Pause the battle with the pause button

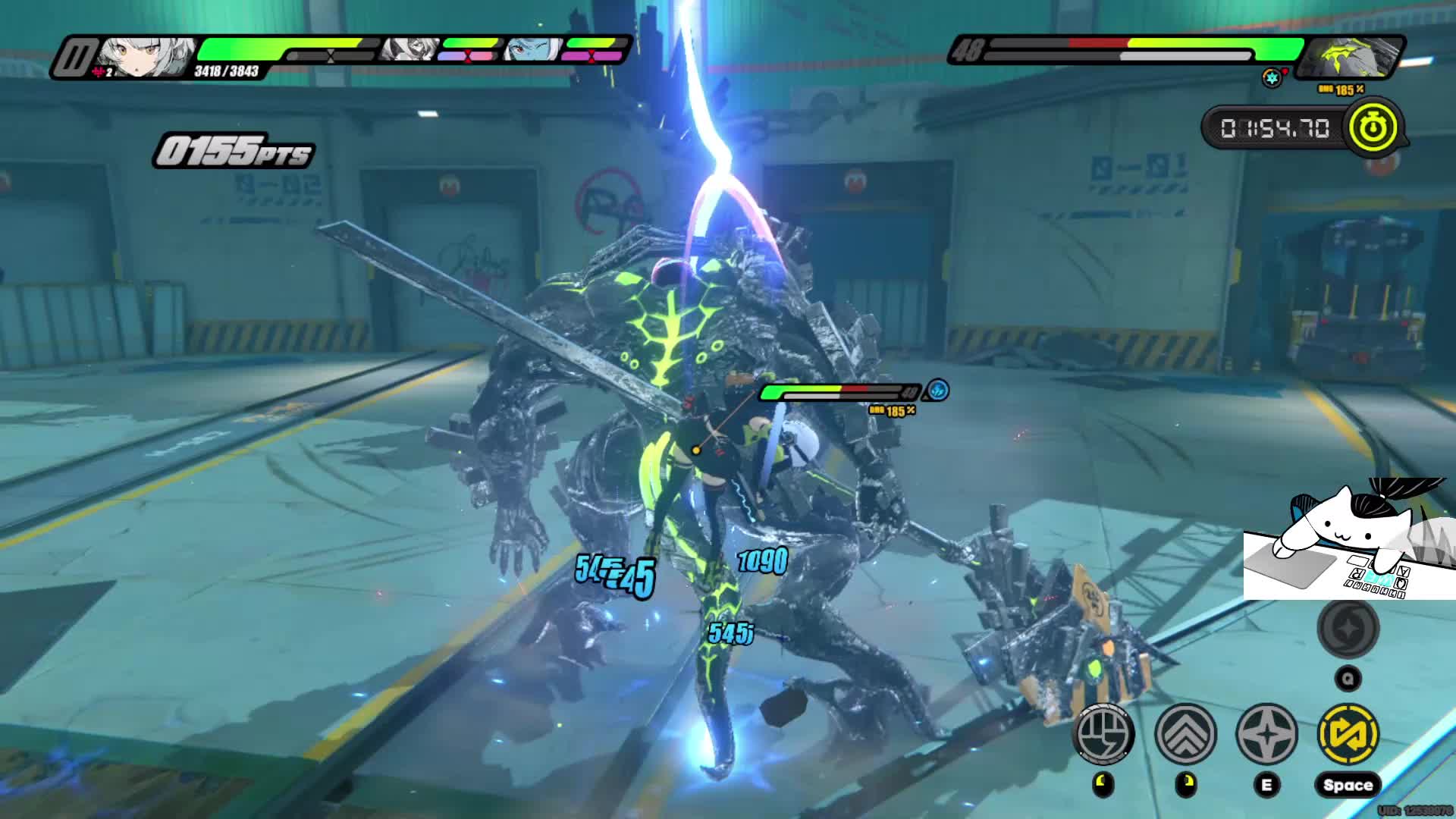[77, 58]
